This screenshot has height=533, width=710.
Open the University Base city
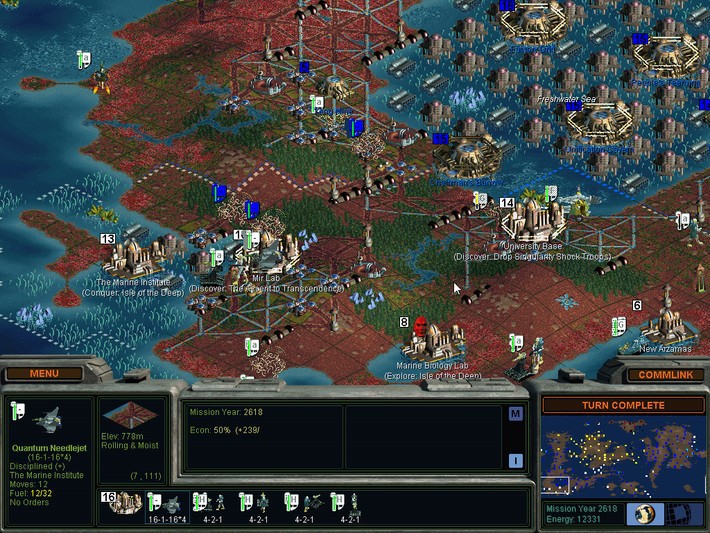[x=531, y=221]
